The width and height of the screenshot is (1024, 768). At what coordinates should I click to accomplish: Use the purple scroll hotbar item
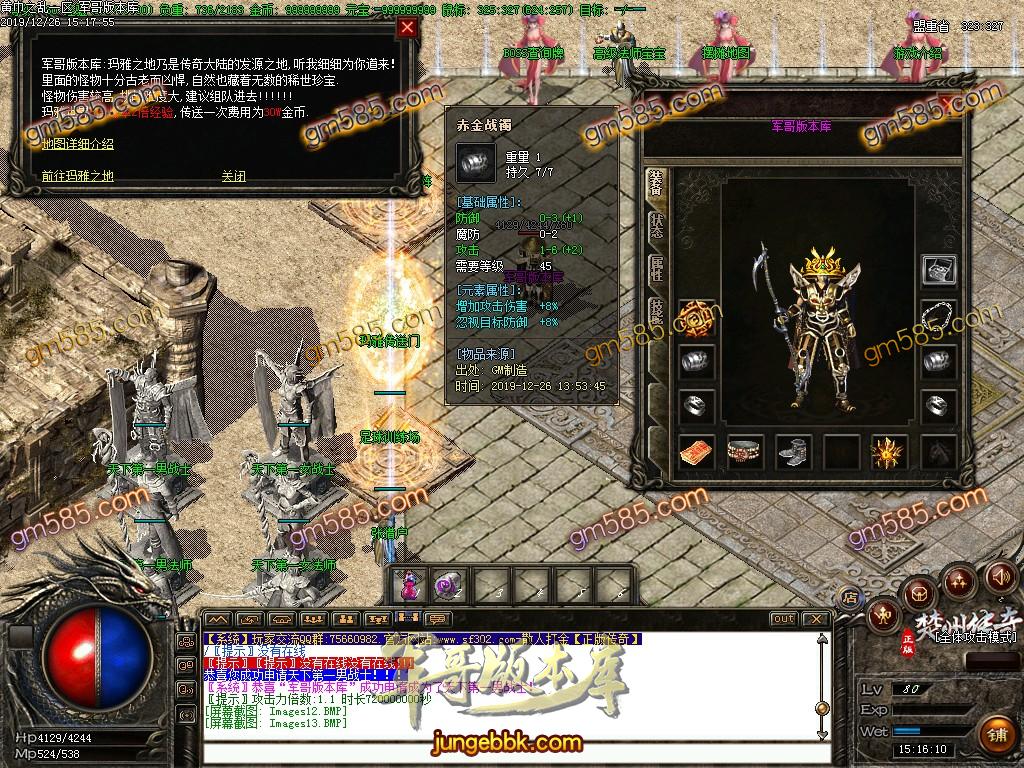[x=445, y=582]
